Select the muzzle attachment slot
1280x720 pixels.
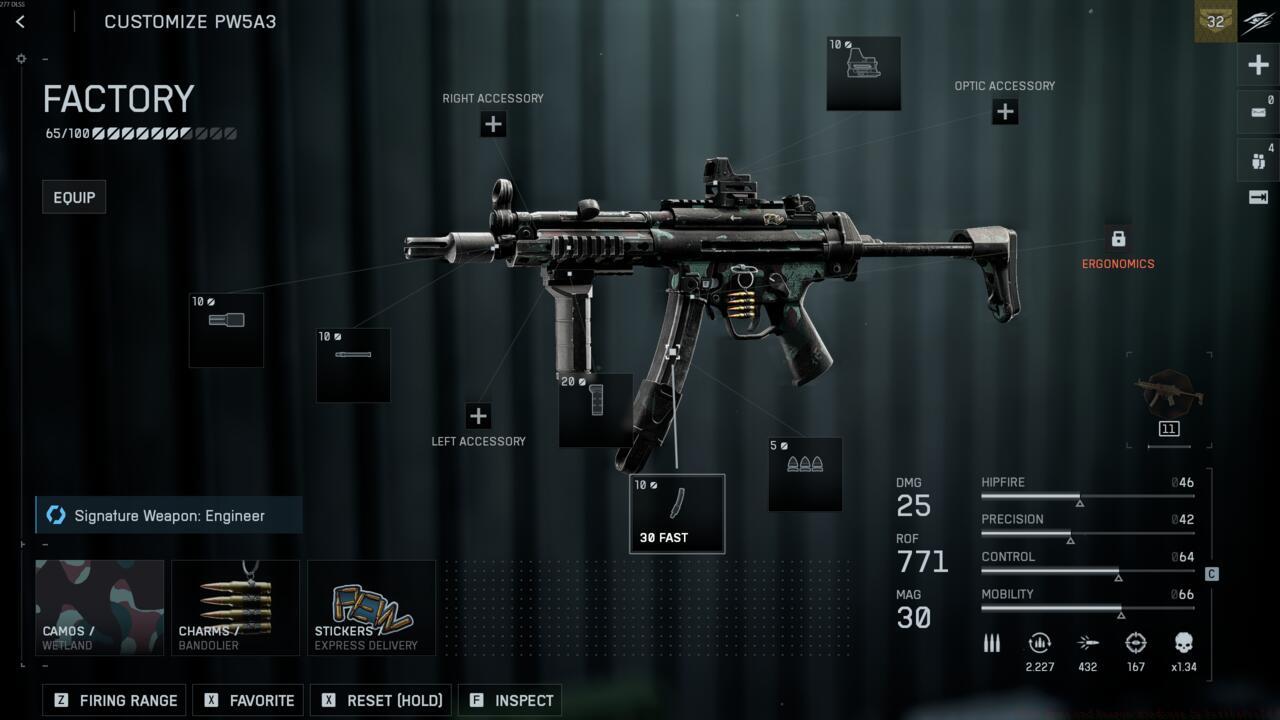tap(226, 330)
